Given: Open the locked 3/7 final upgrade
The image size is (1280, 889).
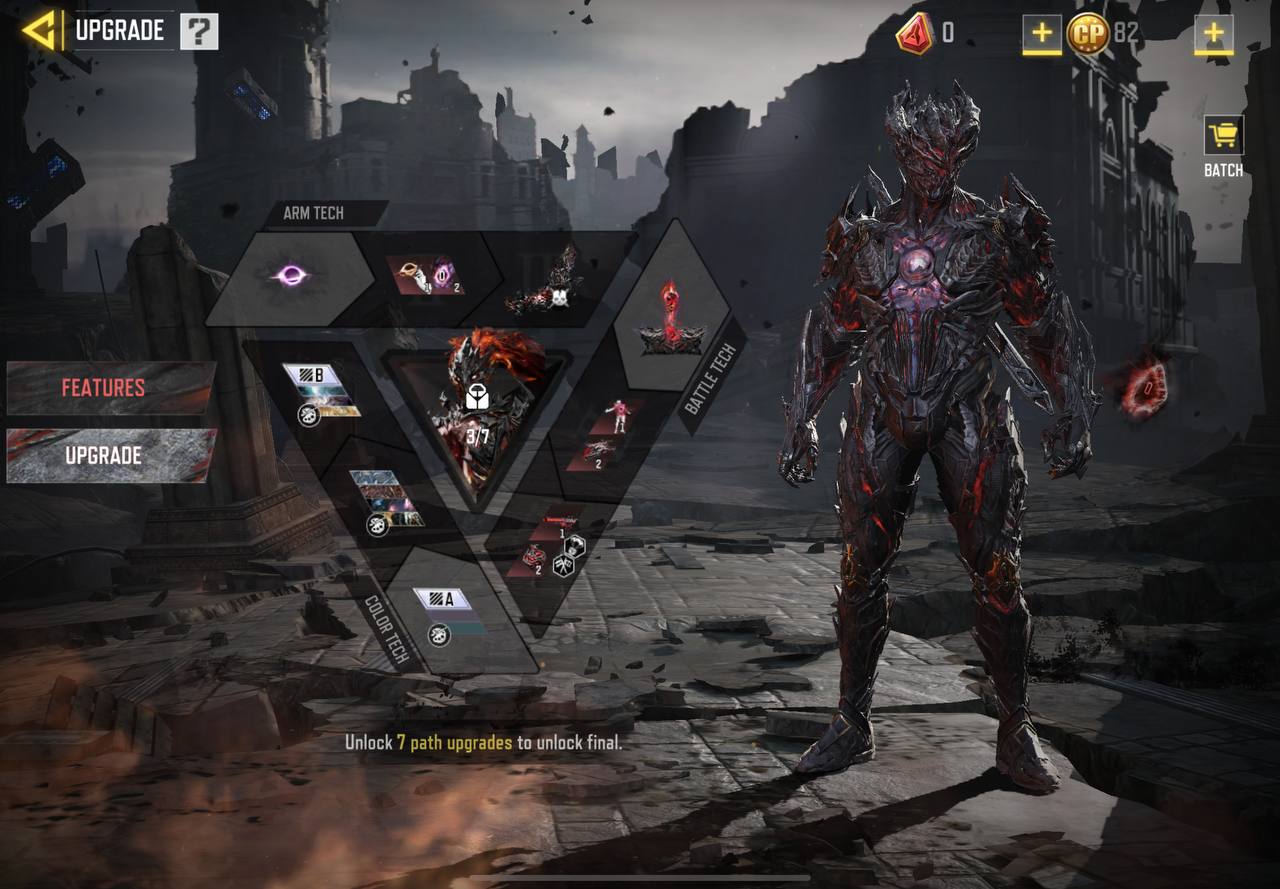Looking at the screenshot, I should click(x=476, y=410).
